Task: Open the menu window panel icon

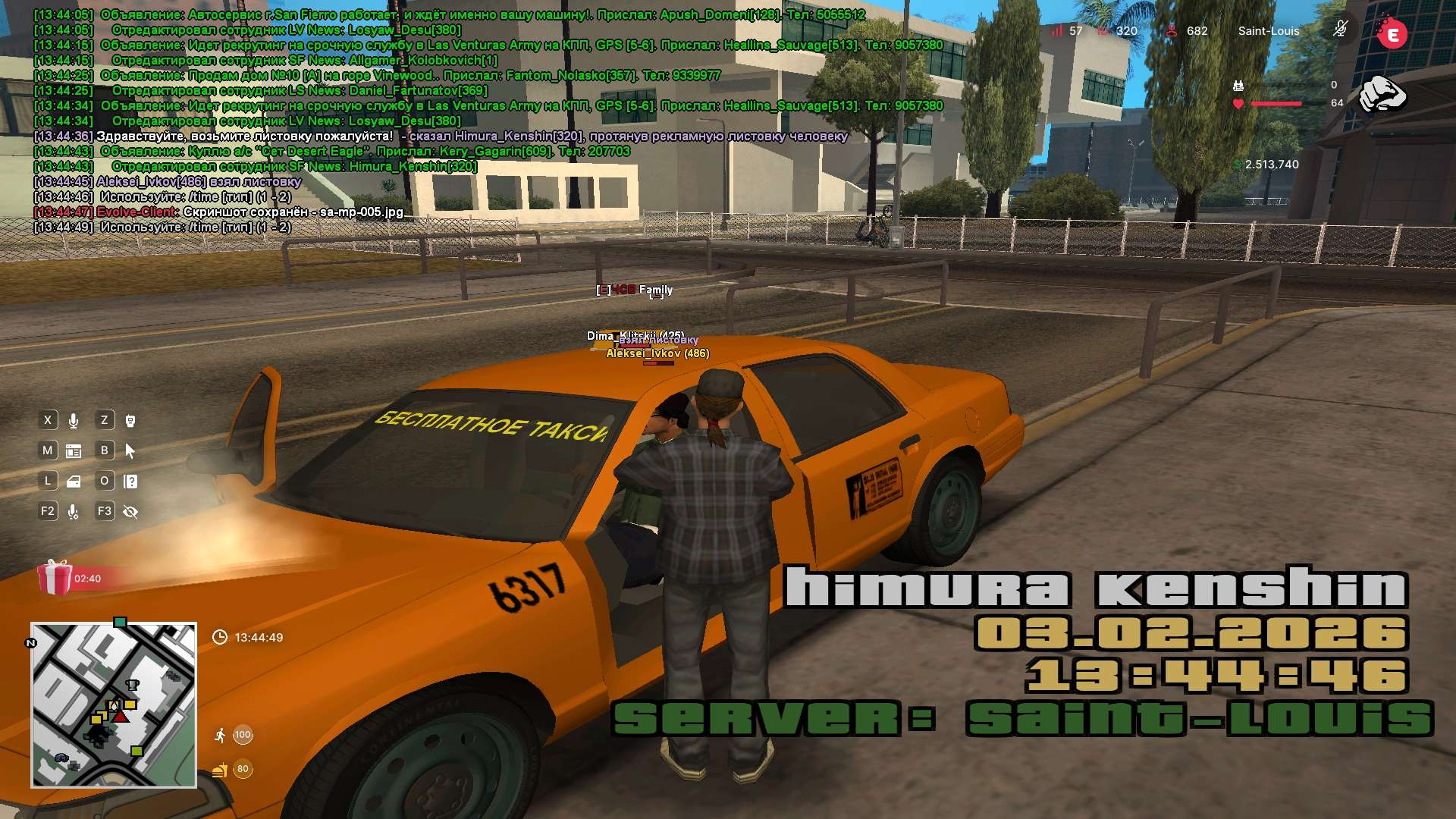Action: tap(74, 451)
